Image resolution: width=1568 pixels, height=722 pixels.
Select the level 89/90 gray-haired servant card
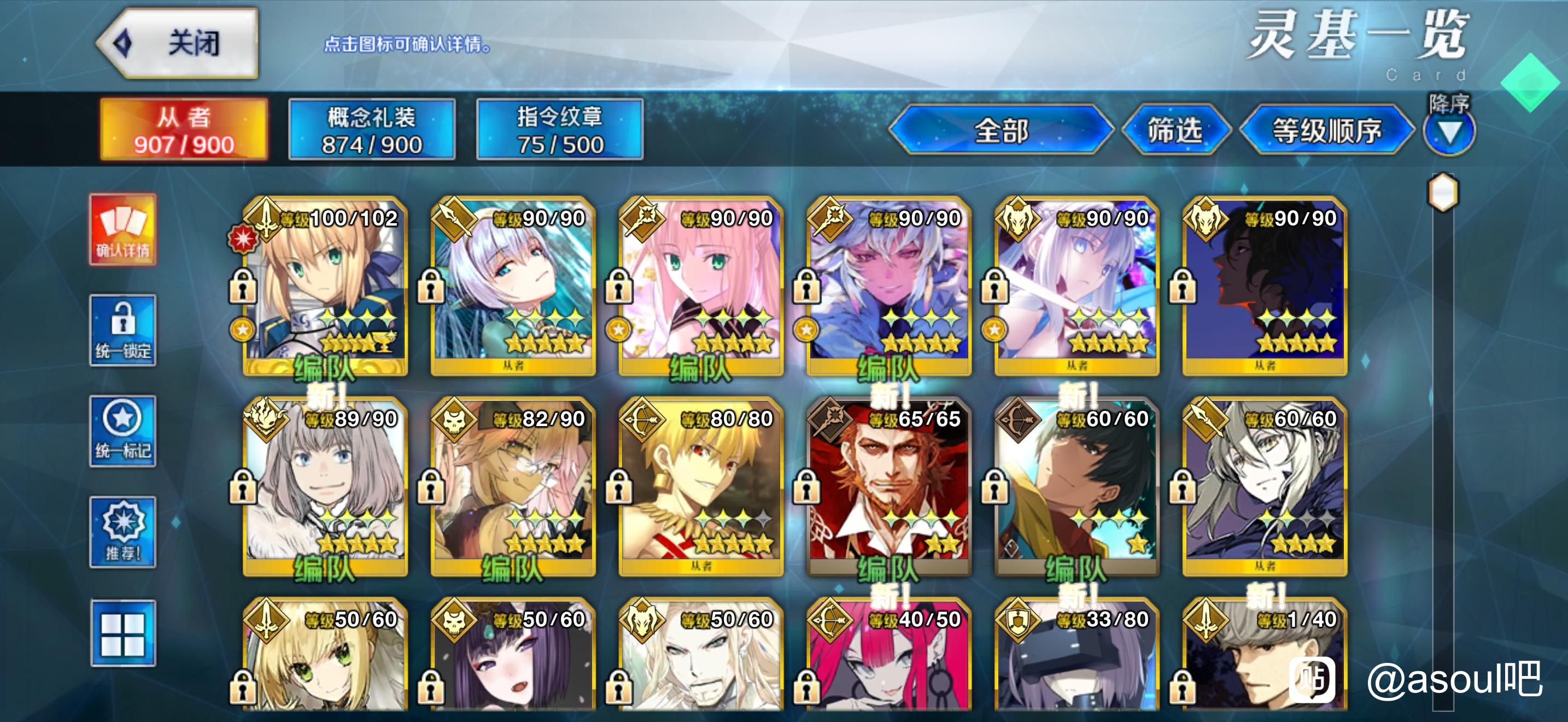pos(324,487)
